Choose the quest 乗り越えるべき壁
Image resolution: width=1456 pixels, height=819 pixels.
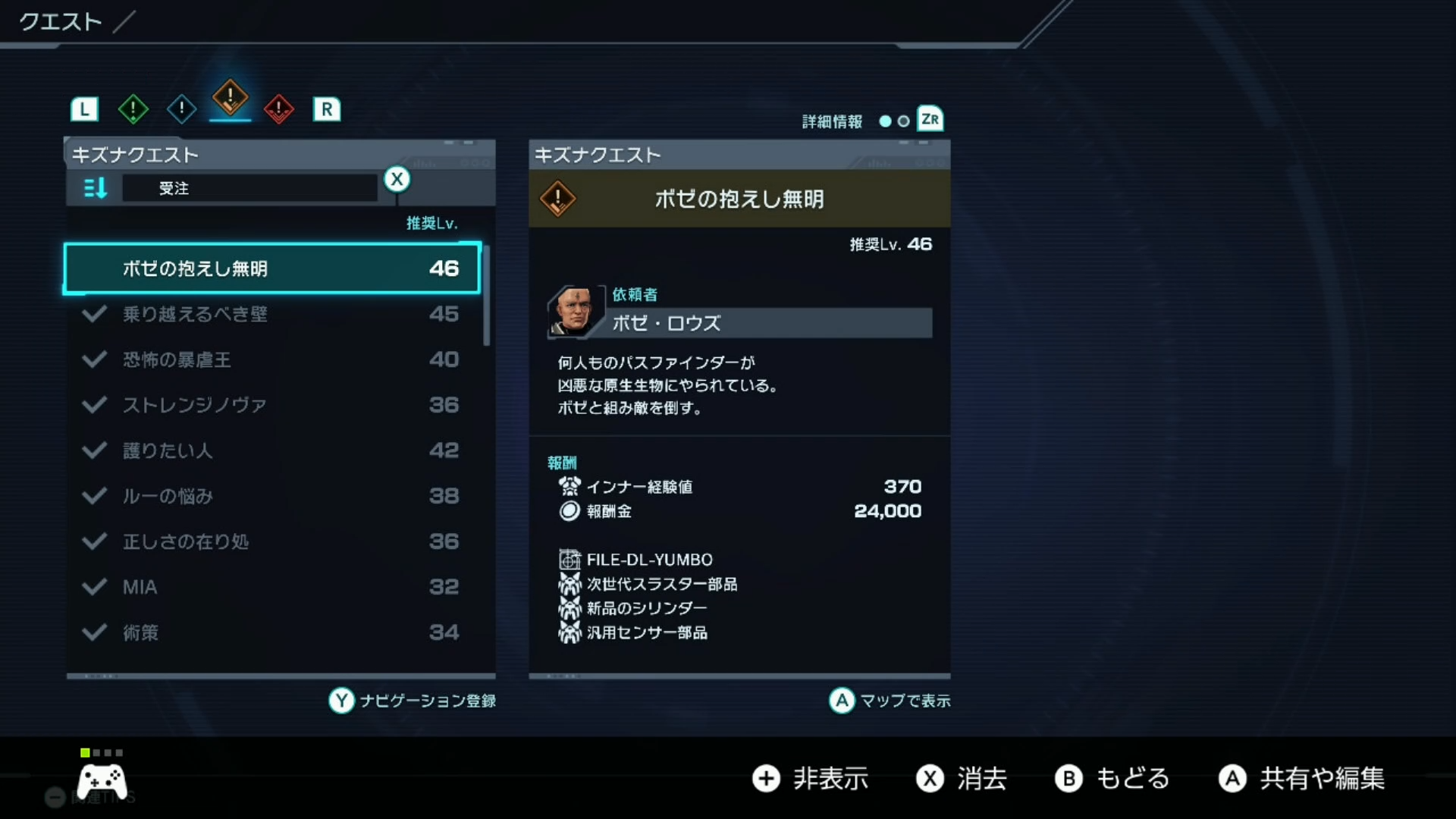[x=271, y=314]
